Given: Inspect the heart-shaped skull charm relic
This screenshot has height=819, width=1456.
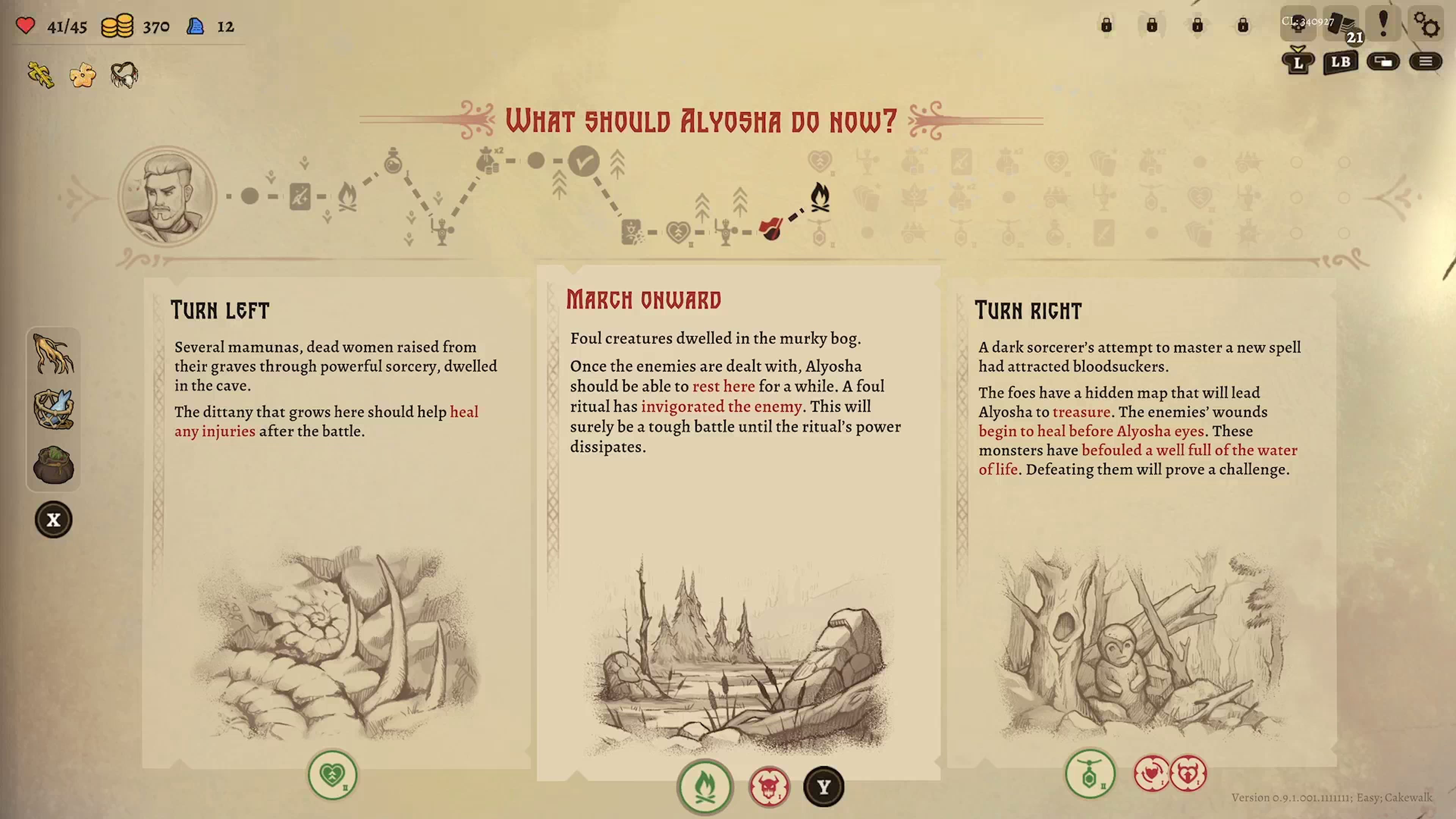Looking at the screenshot, I should [124, 75].
